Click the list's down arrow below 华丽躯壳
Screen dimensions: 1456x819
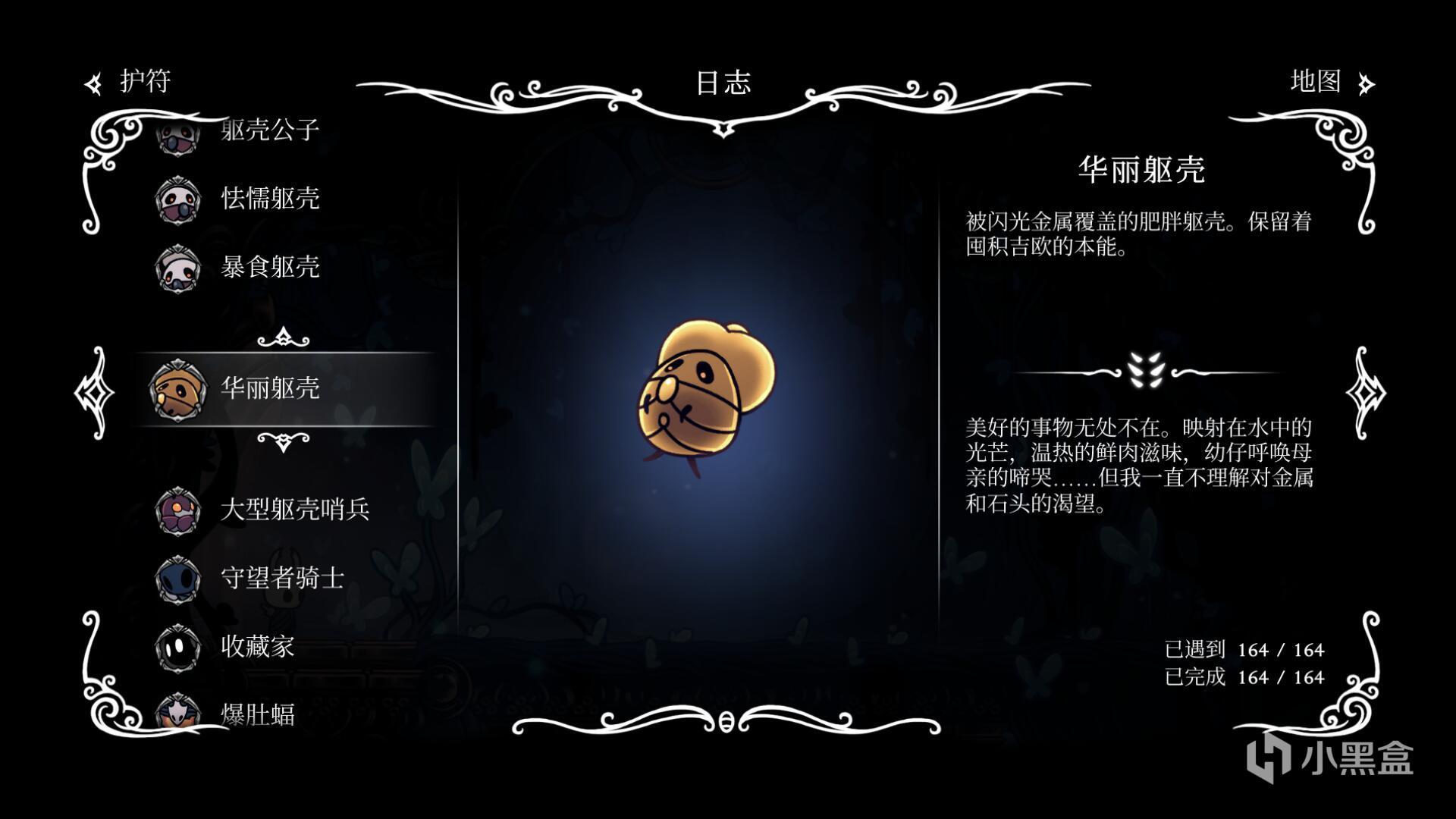click(283, 441)
